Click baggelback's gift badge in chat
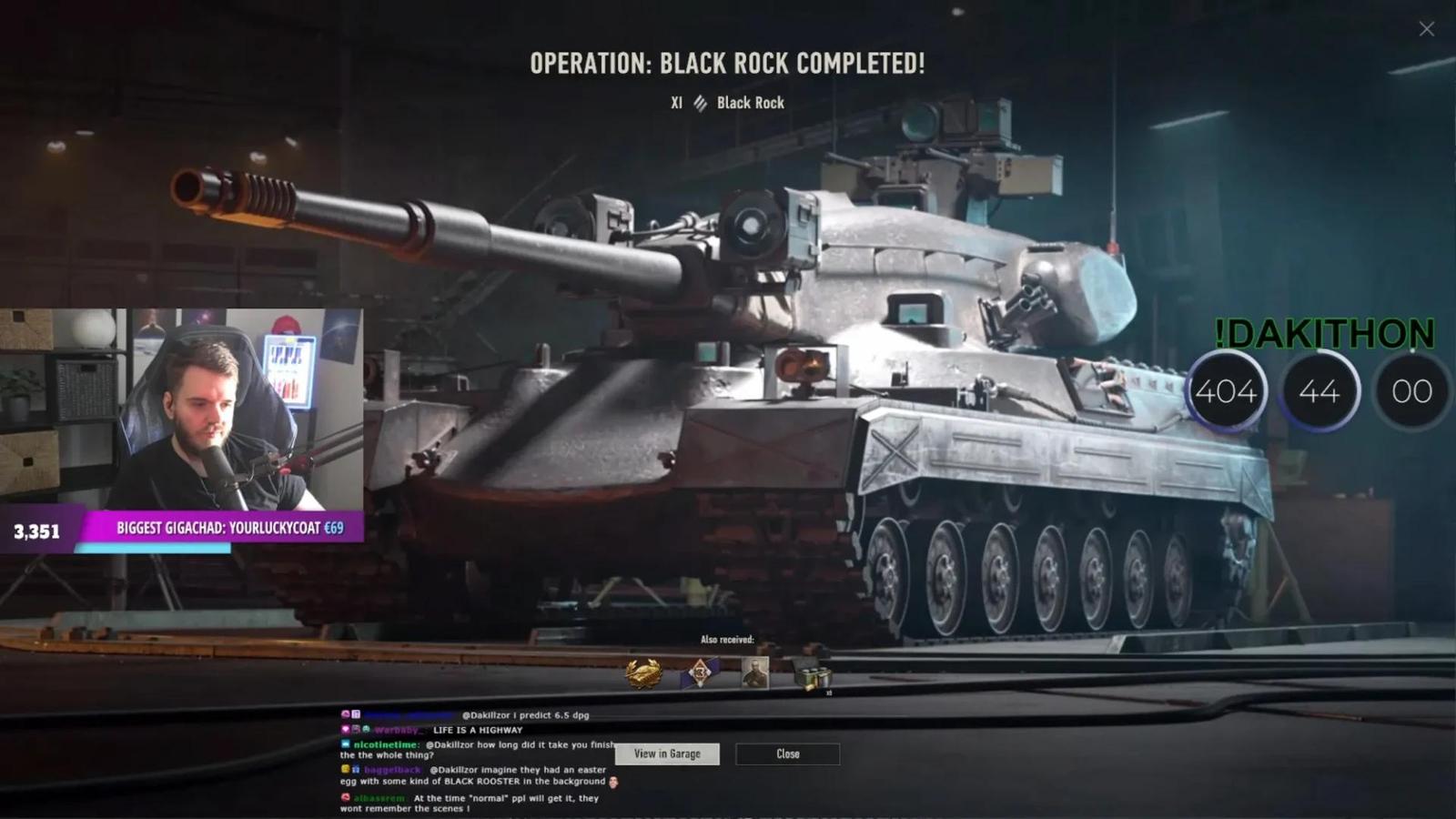Screen dimensions: 1456x819 [356, 771]
